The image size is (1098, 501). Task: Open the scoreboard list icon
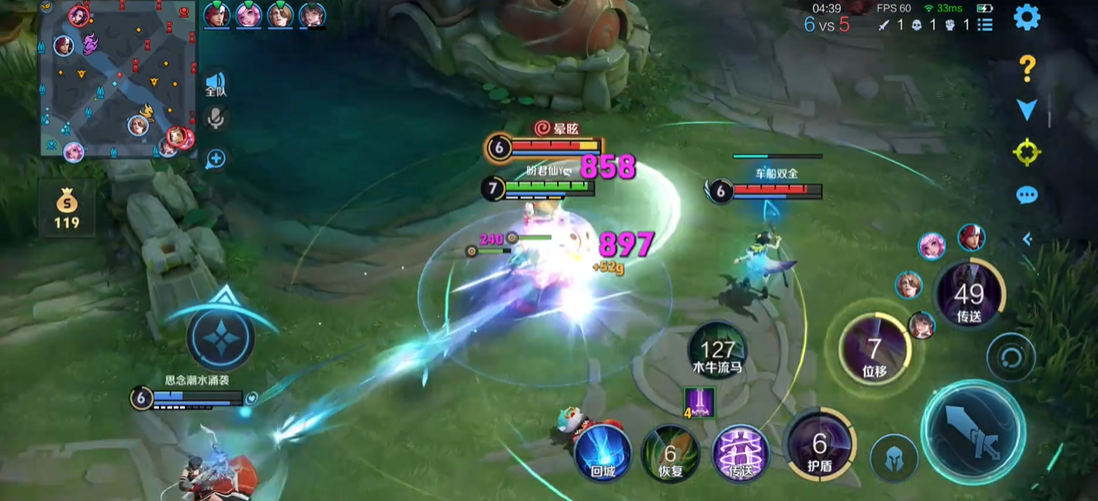[985, 25]
